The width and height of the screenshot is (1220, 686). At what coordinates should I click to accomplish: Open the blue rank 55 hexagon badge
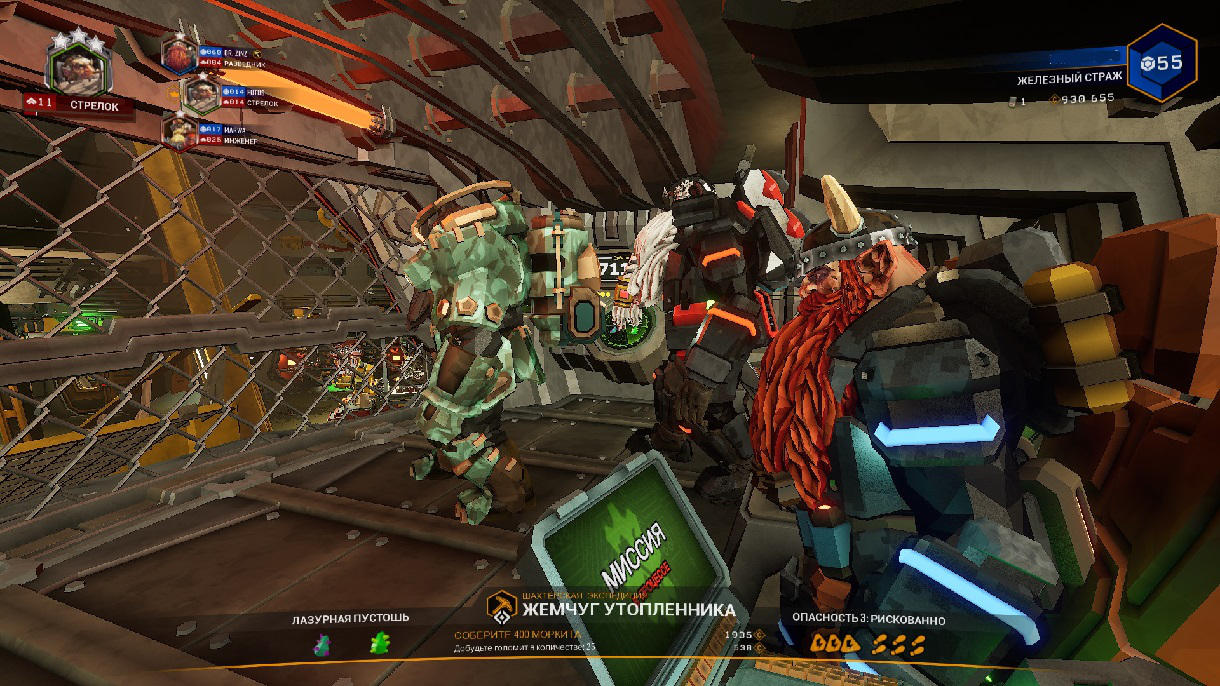[x=1162, y=63]
